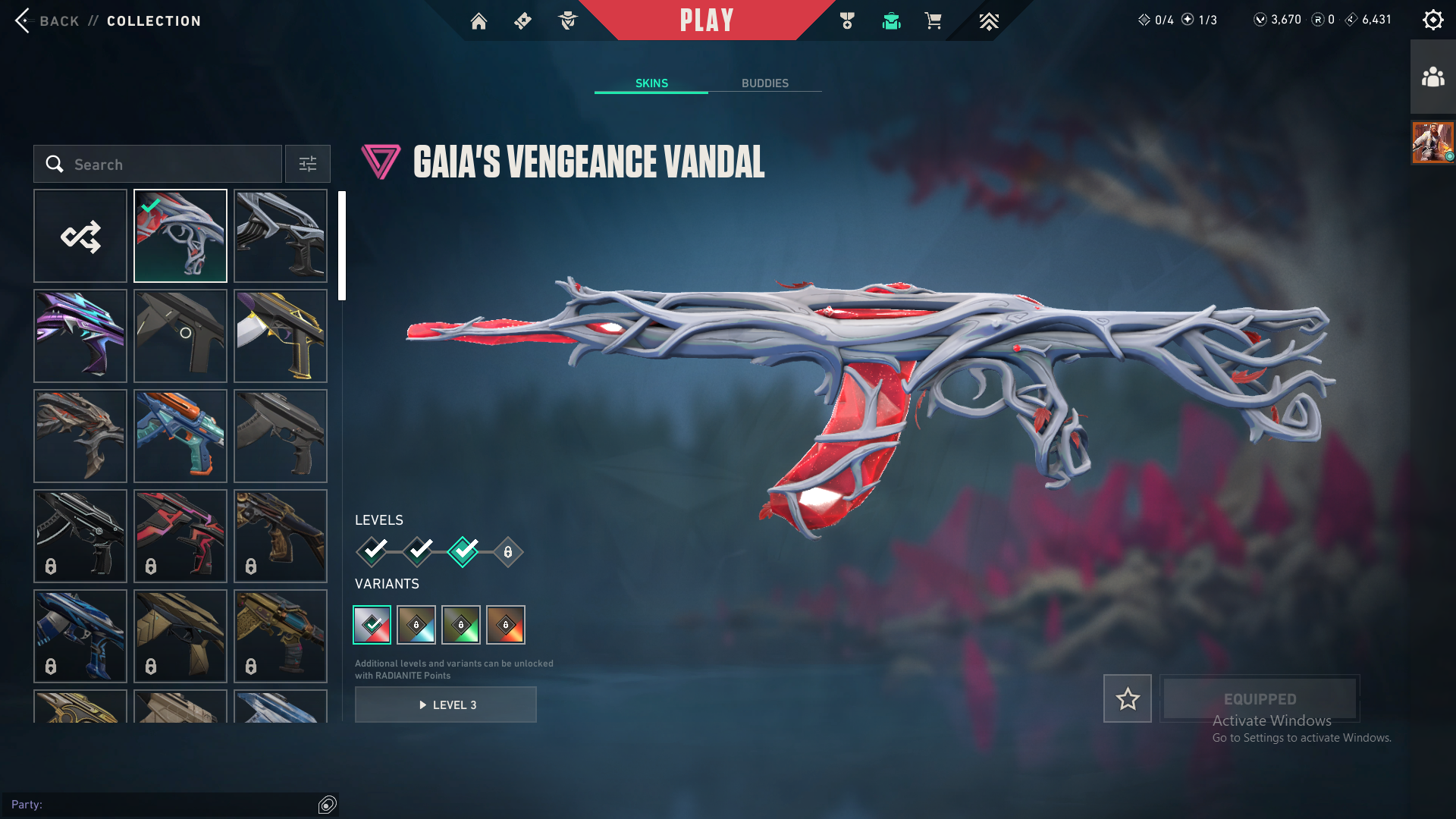The height and width of the screenshot is (819, 1456).
Task: Select the locked fourth level diamond
Action: point(508,552)
